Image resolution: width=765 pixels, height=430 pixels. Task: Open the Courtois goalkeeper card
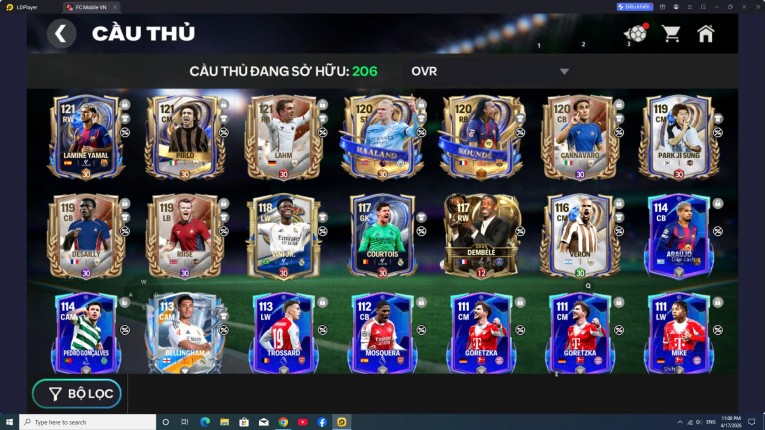click(x=380, y=236)
